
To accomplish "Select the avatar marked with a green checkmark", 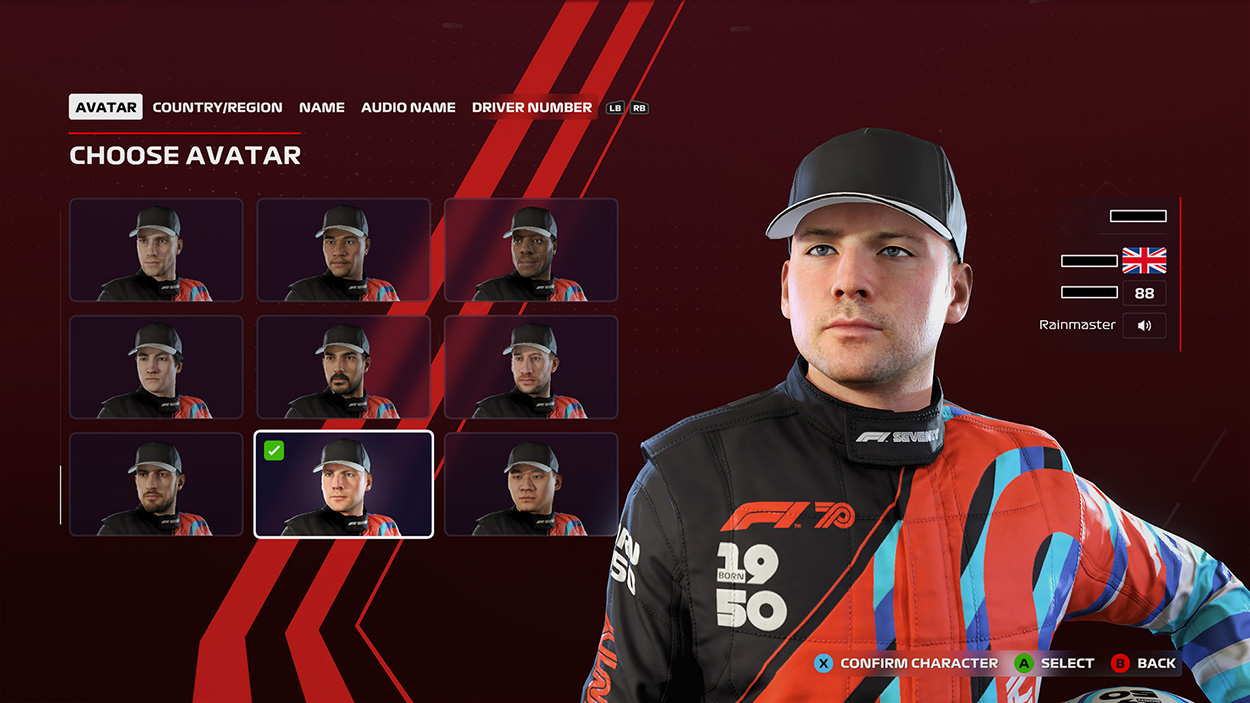I will 343,484.
